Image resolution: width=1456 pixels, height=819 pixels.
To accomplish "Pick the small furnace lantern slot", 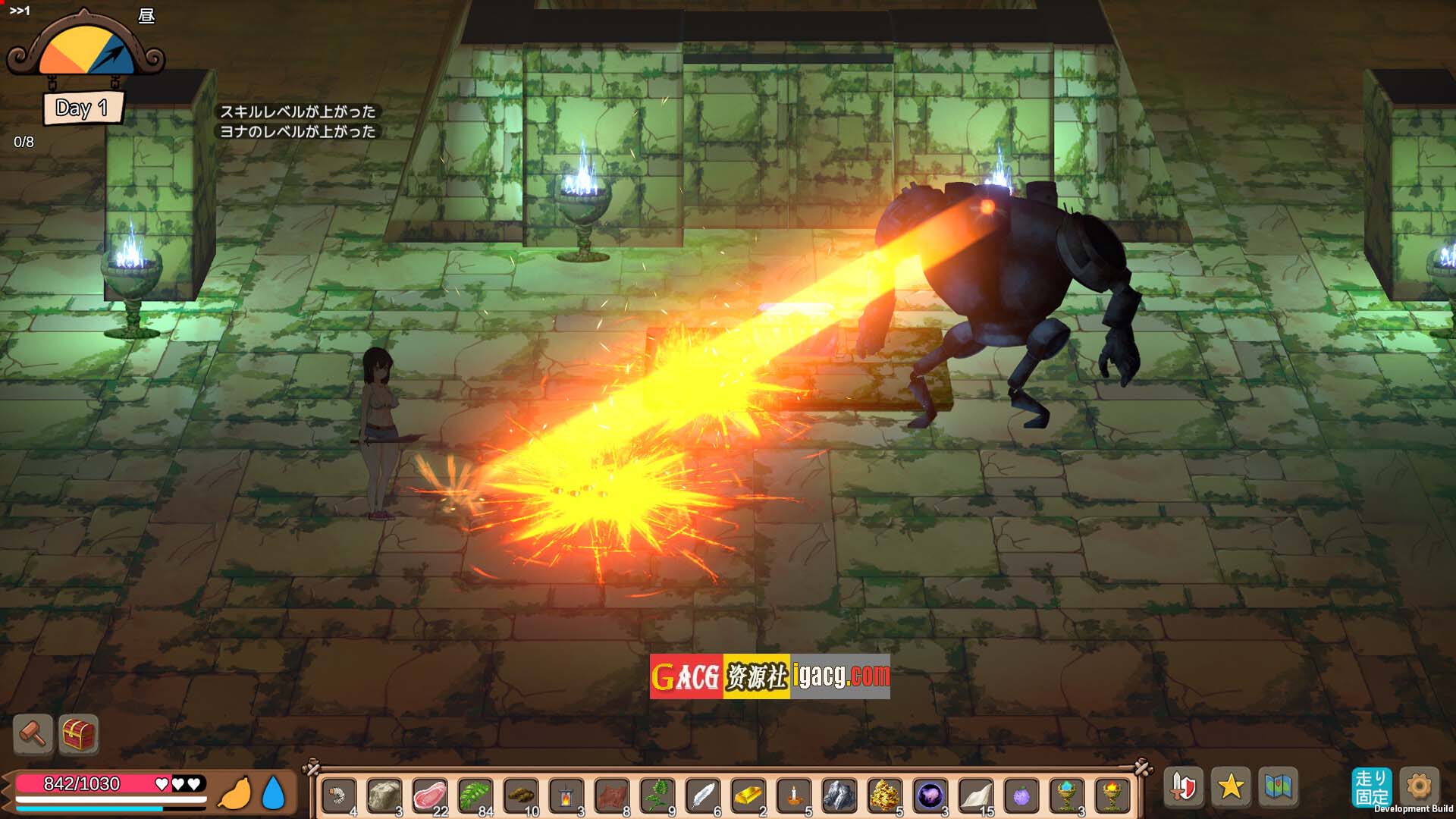I will [566, 795].
